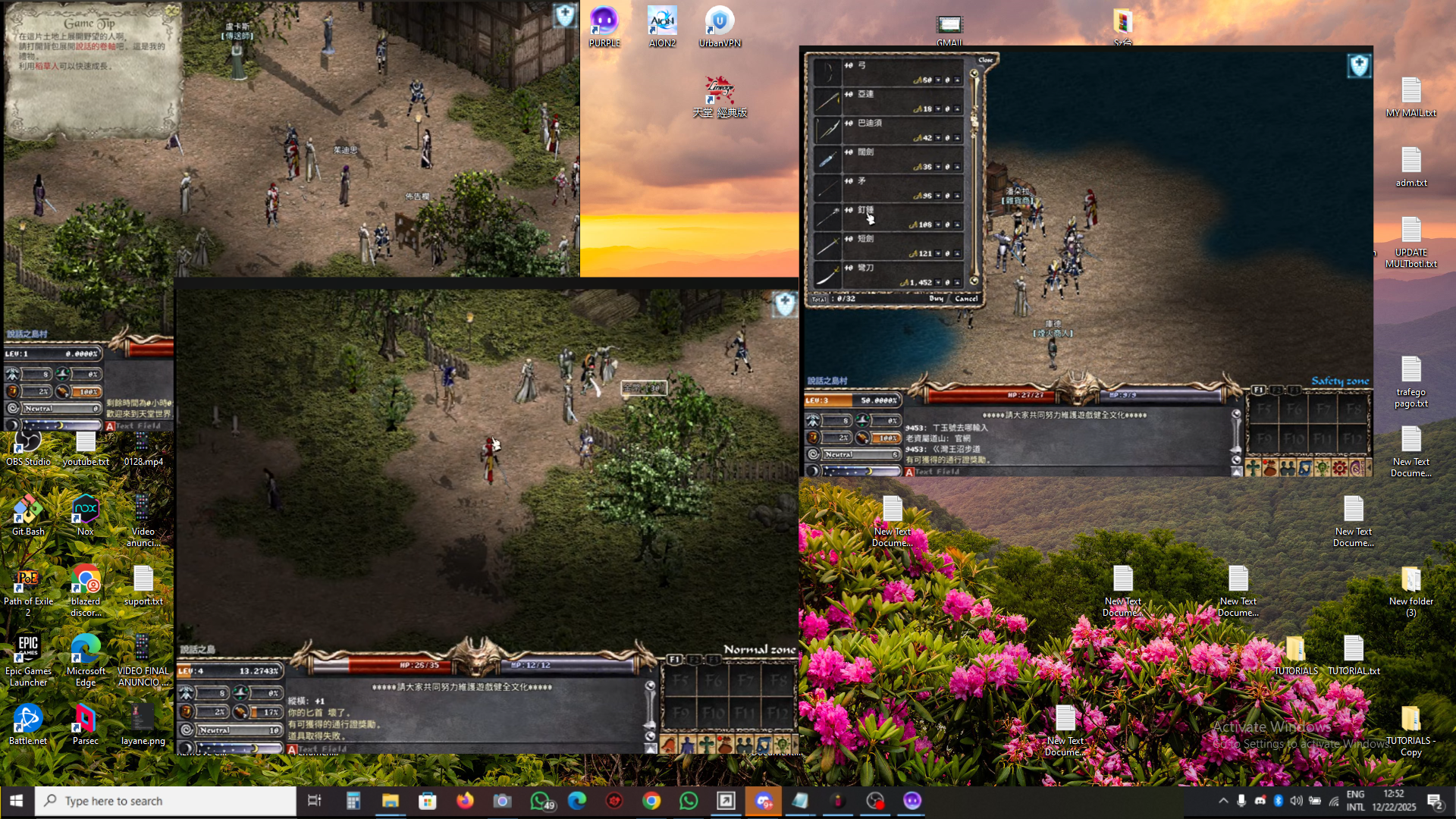Click the quantity down arrow beside the 弓 price
Viewport: 1456px width, 819px height.
coord(938,80)
